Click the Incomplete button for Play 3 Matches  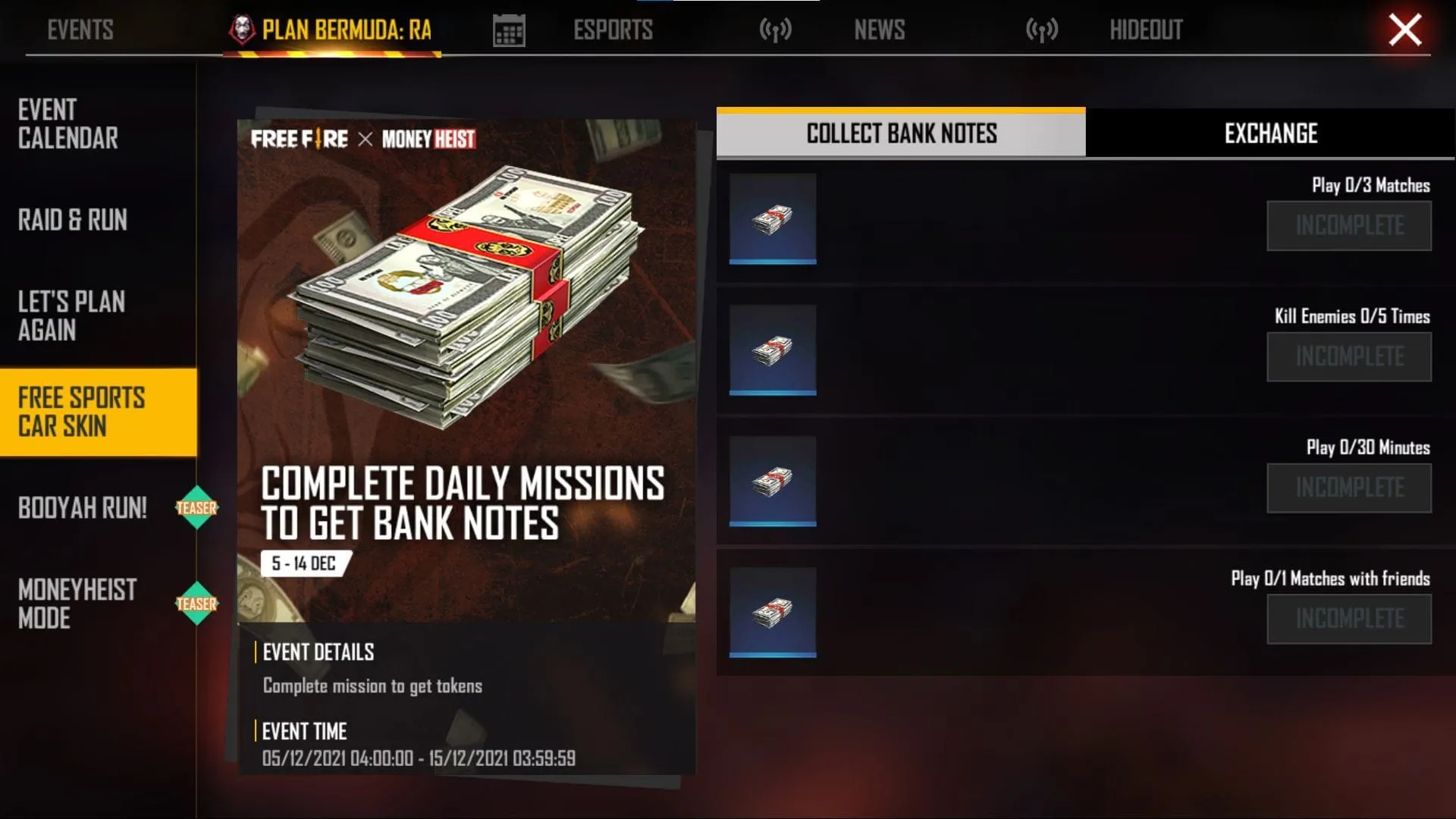click(x=1349, y=225)
